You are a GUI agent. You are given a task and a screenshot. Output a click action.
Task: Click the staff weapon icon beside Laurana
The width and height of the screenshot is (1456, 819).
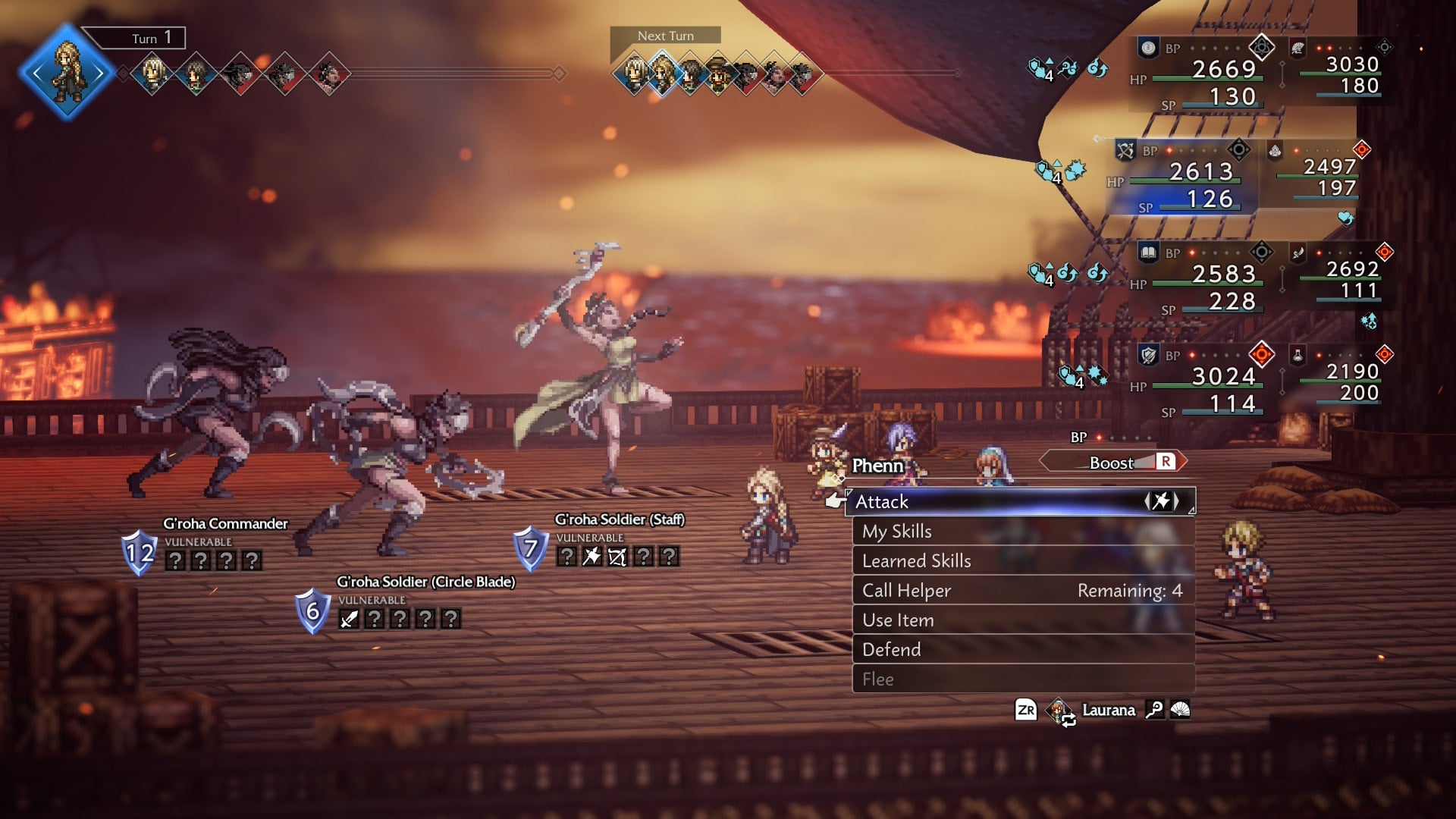(x=1155, y=711)
